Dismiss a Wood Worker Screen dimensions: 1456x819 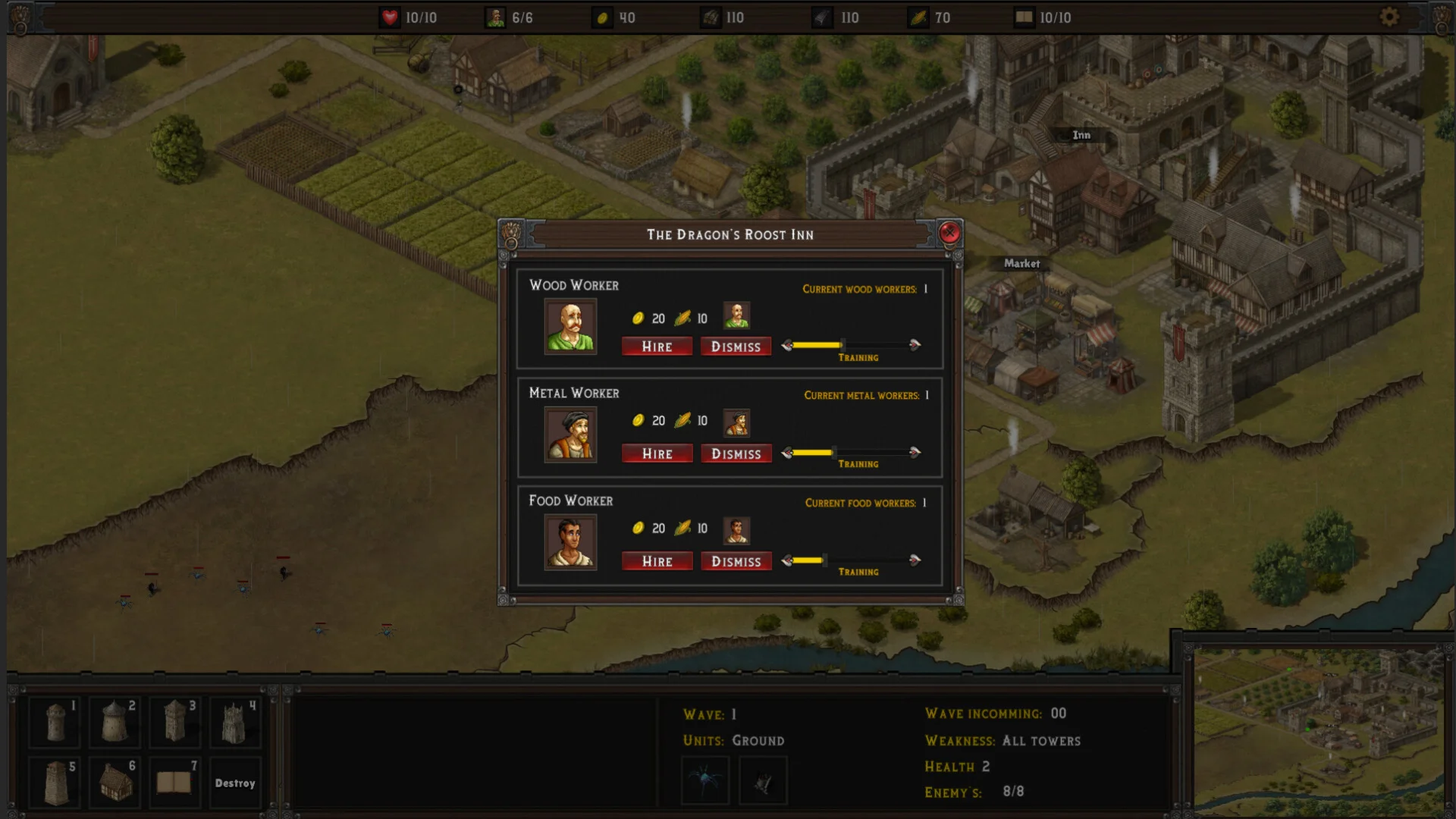click(x=736, y=347)
